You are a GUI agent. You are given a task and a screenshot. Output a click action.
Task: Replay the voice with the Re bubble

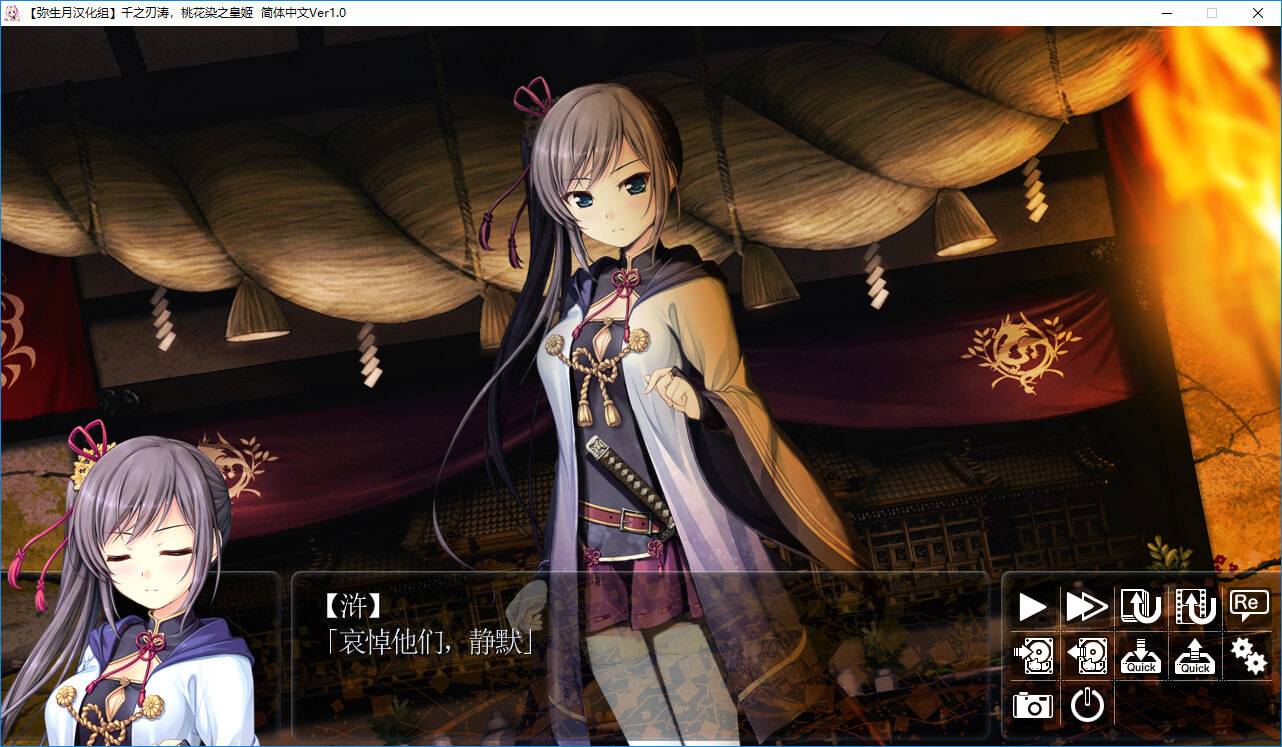point(1248,604)
